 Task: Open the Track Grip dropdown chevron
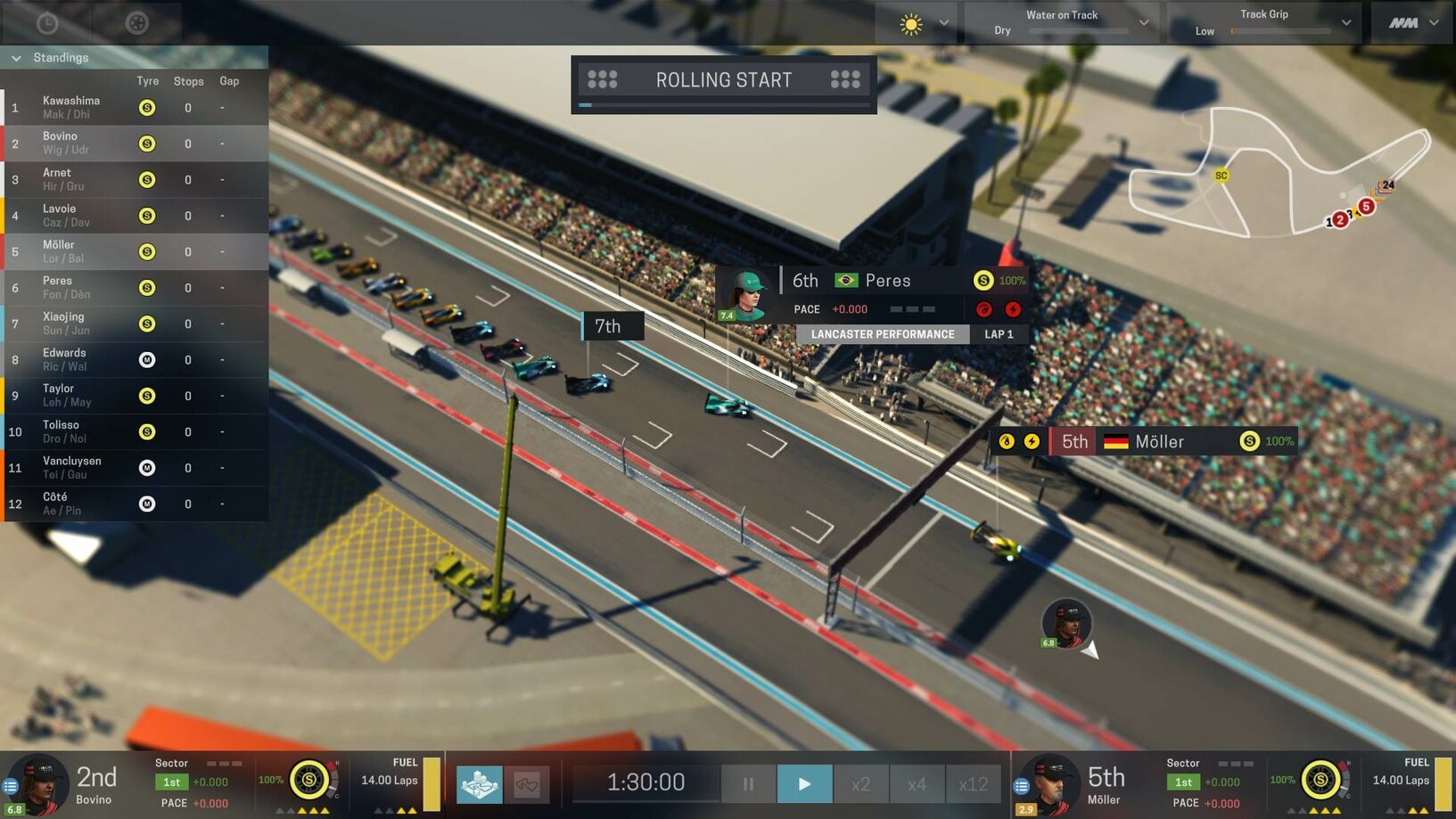point(1346,22)
